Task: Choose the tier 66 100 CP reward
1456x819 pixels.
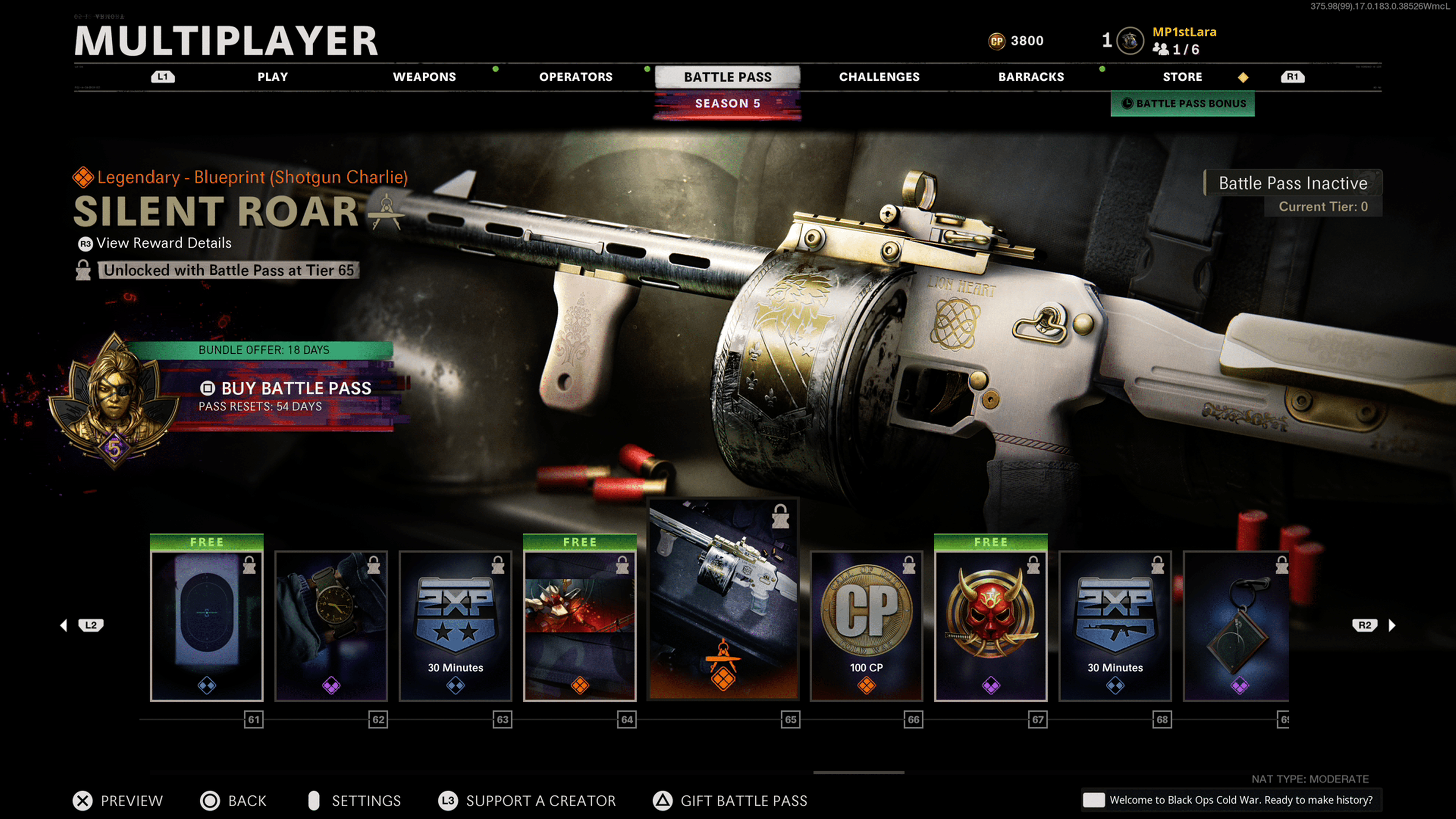Action: (866, 625)
